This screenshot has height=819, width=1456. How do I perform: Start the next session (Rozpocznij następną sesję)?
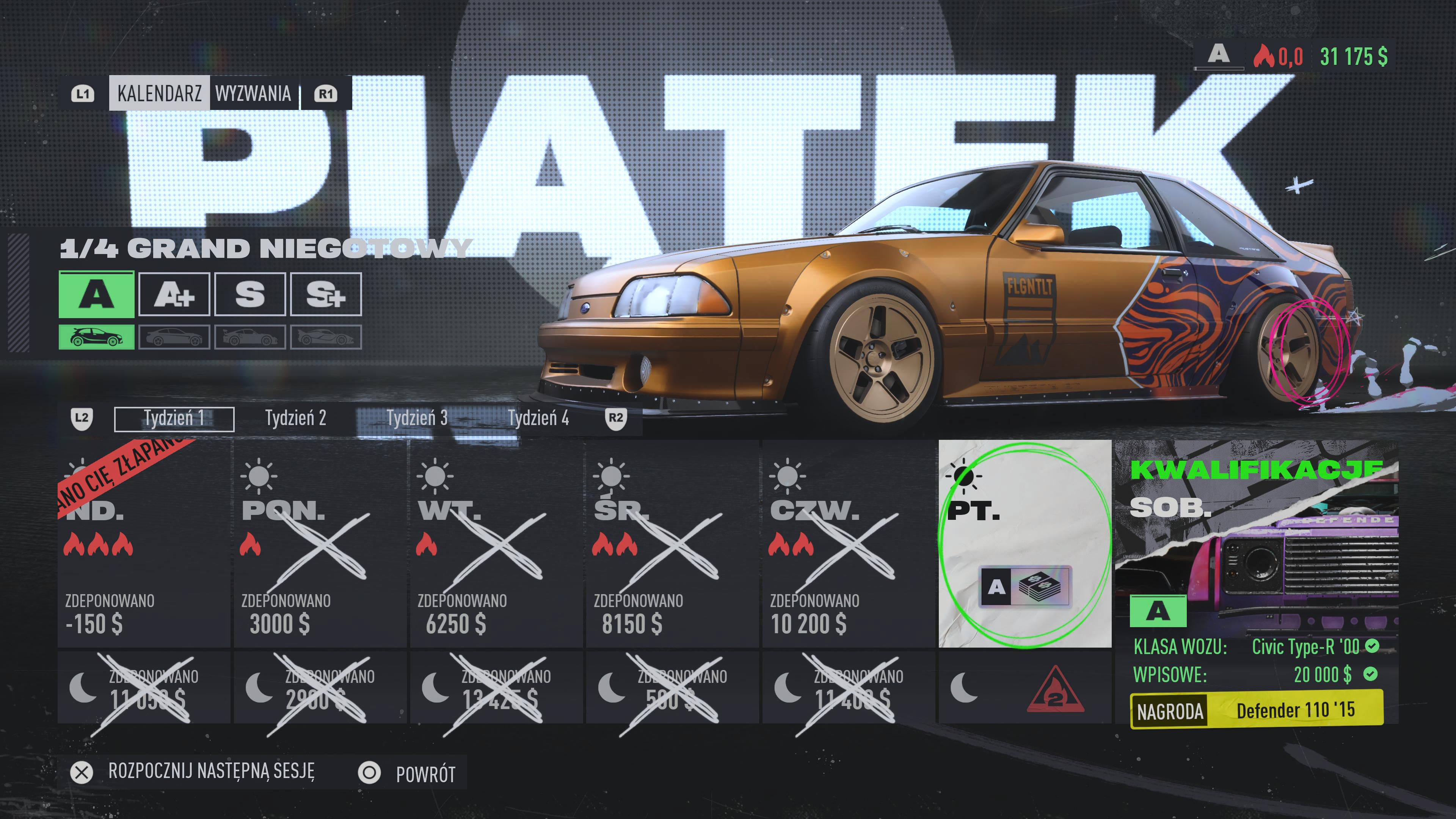point(210,772)
